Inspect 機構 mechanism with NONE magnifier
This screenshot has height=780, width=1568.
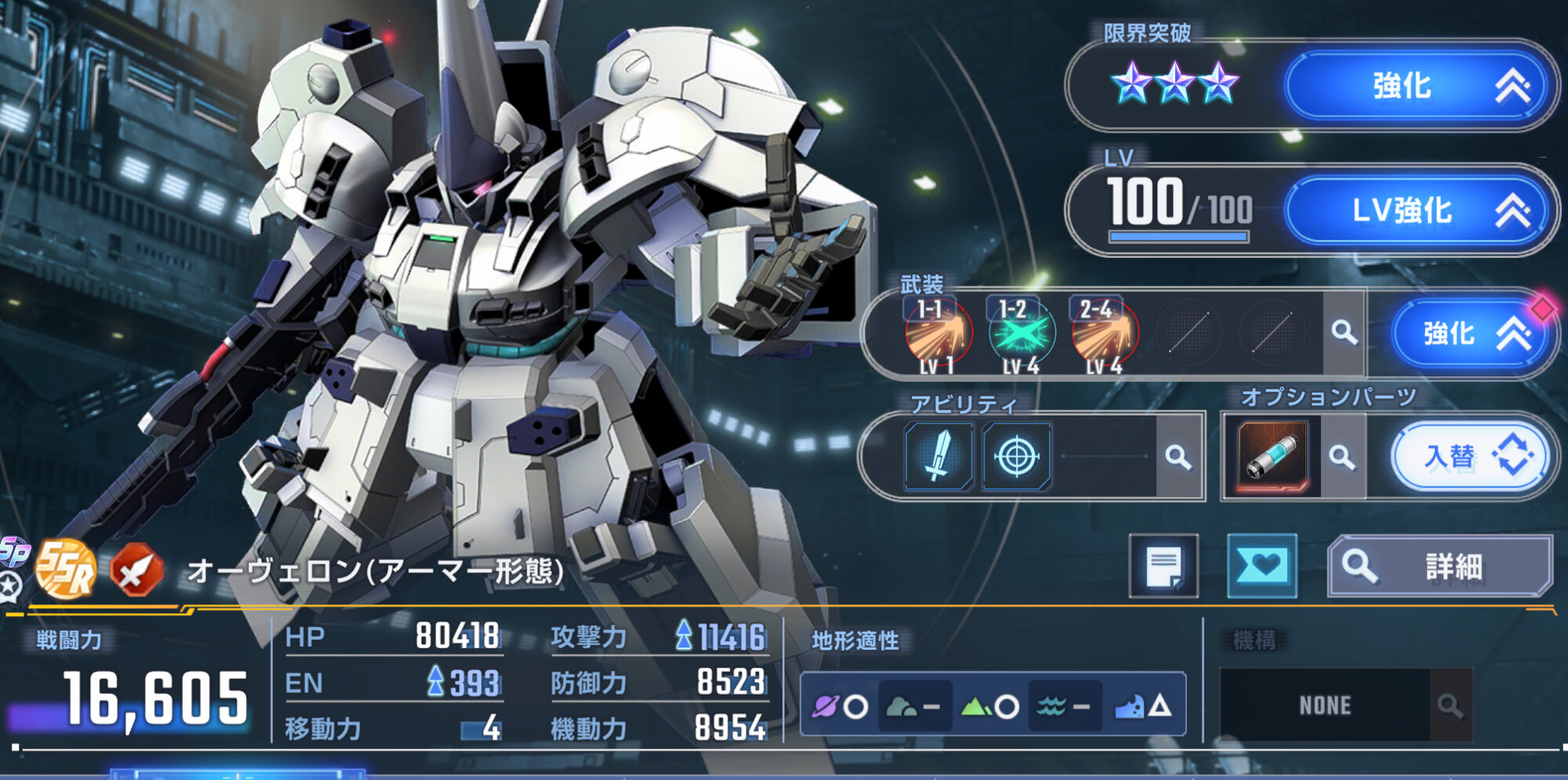tap(1450, 706)
